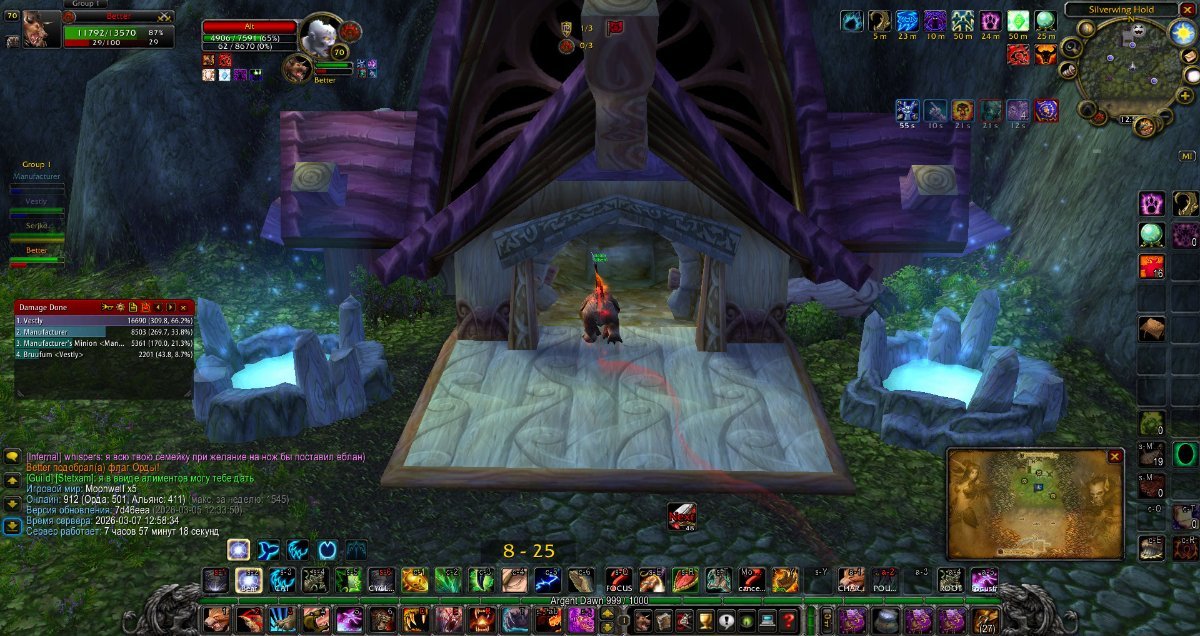Use the Cat form action button
Screen dimensions: 1200x636
(283, 580)
